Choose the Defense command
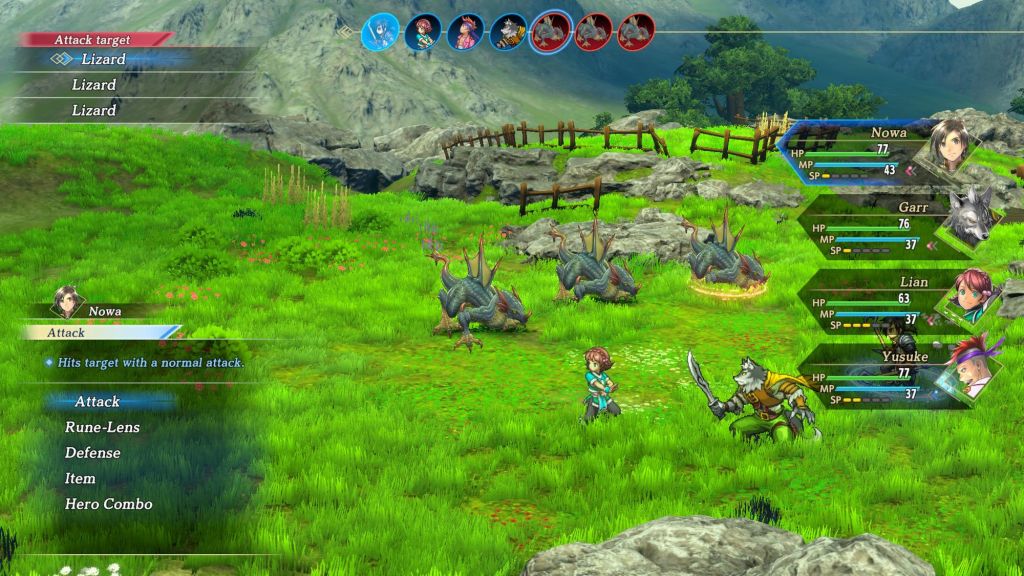 coord(92,453)
